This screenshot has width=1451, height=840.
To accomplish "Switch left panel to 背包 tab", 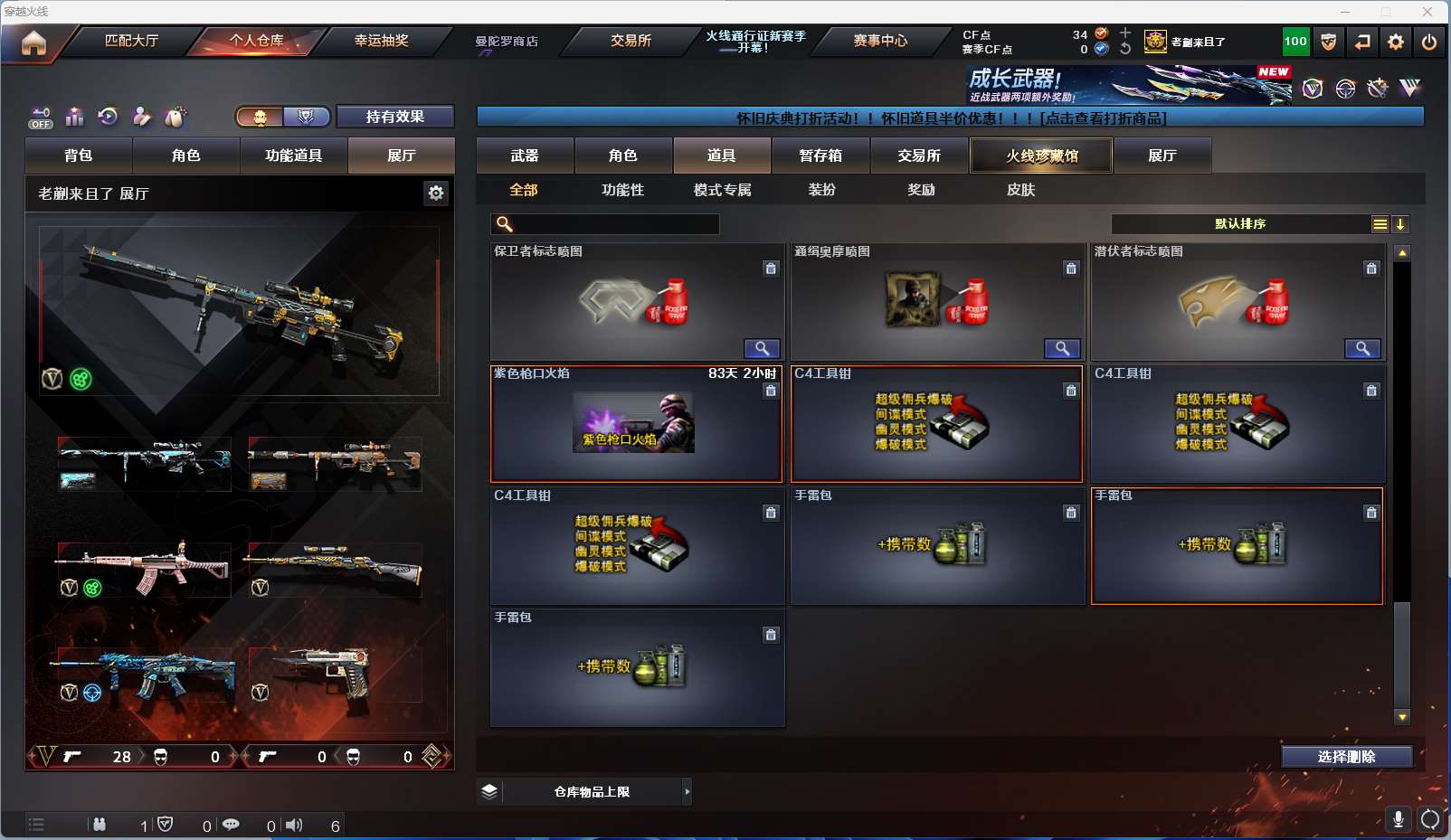I will tap(79, 156).
